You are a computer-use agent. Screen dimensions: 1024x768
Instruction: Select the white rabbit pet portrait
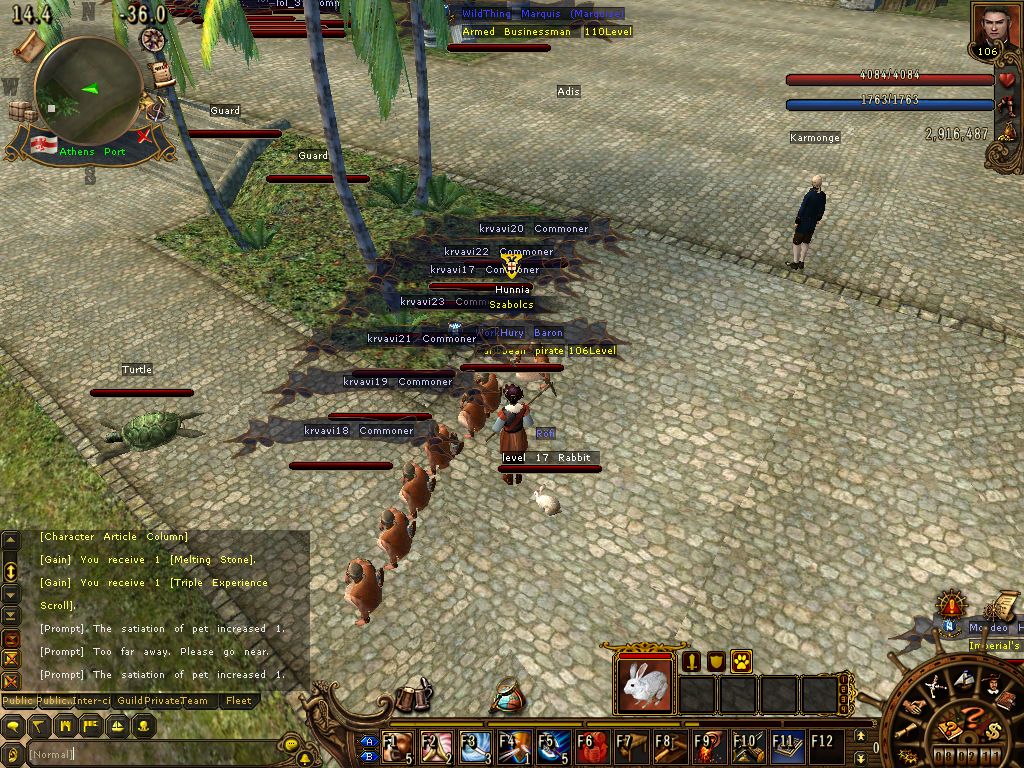pyautogui.click(x=645, y=685)
